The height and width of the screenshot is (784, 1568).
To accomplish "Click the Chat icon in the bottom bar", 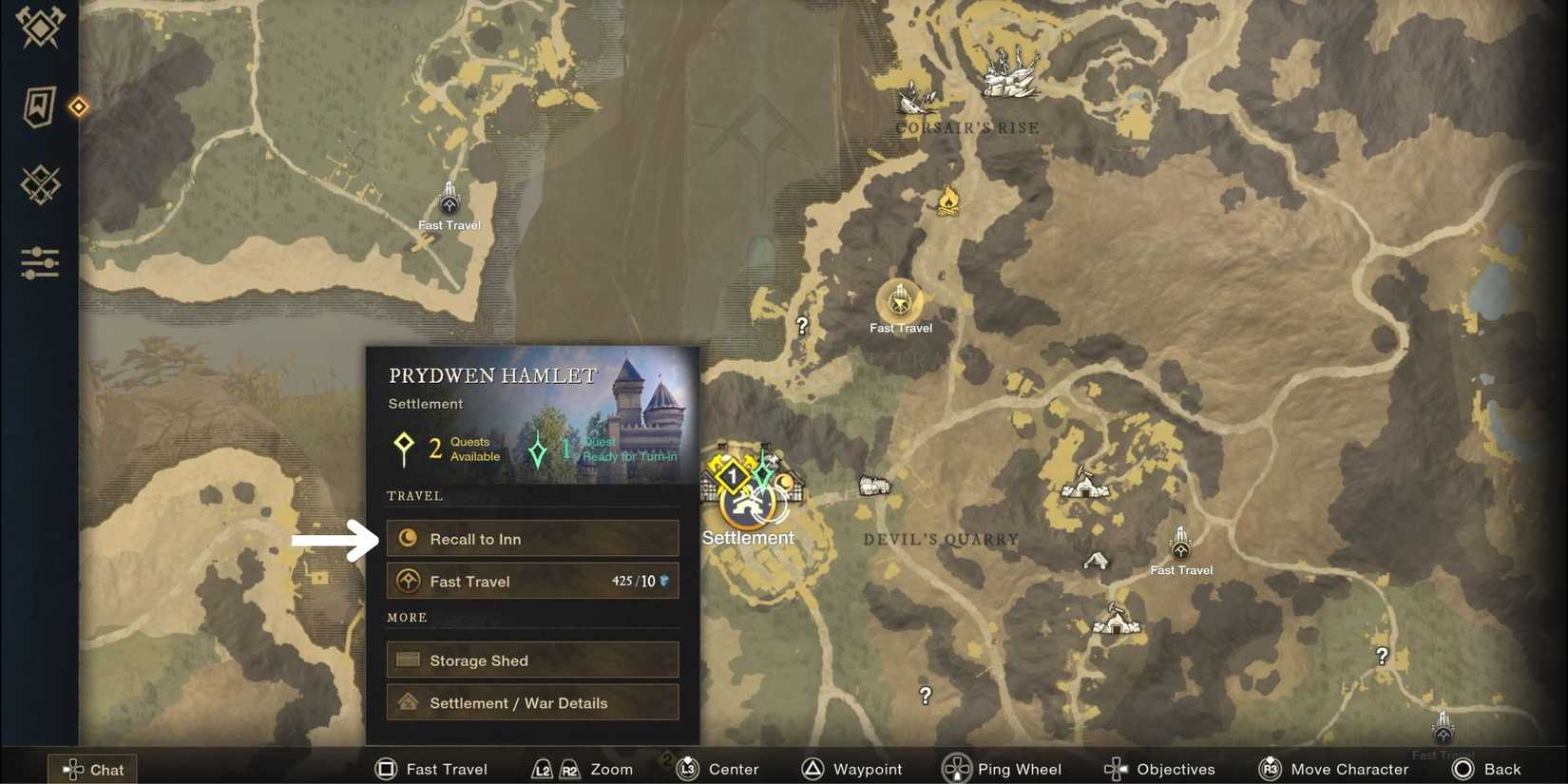I will point(92,769).
